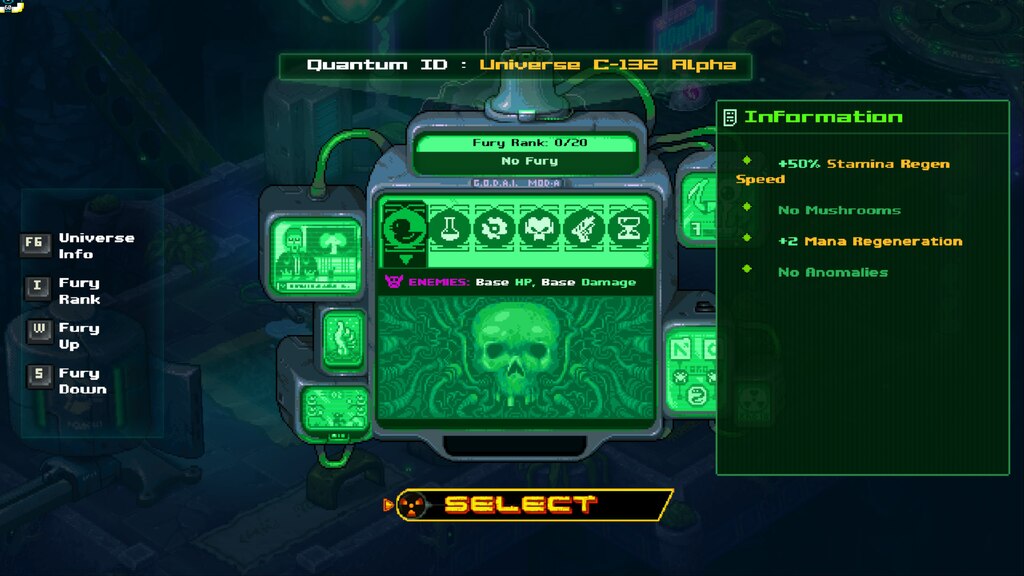The image size is (1024, 576).
Task: Switch to the skull mask fury tier
Action: coord(539,229)
